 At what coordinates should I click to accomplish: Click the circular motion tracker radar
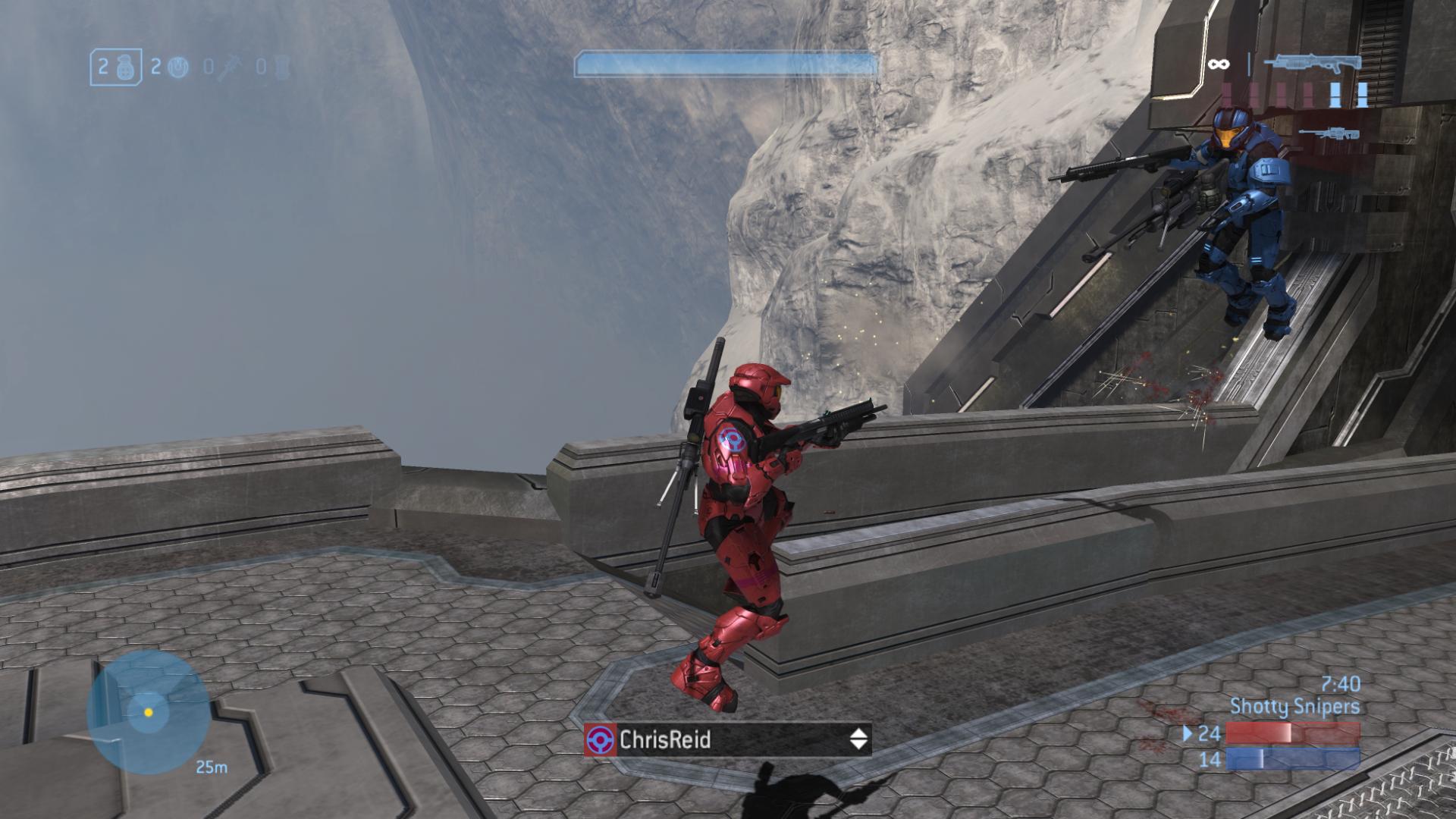tap(149, 712)
